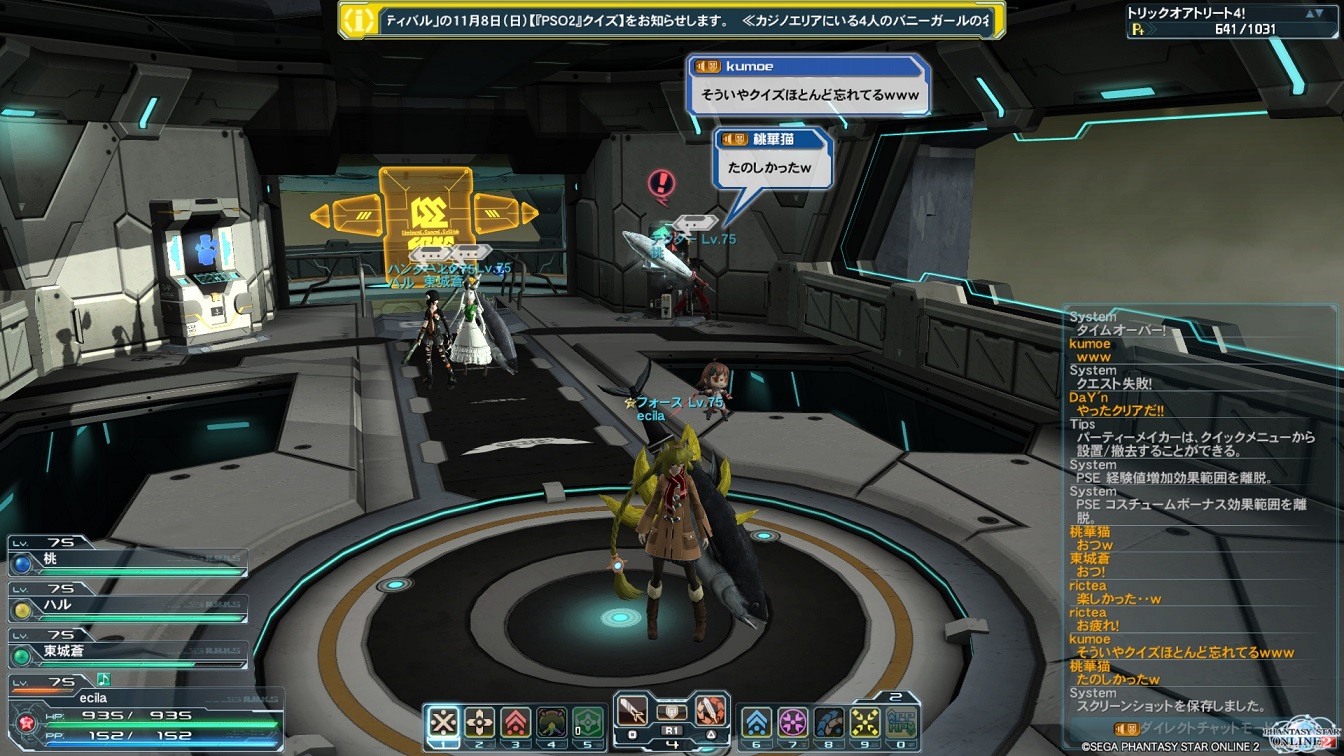The height and width of the screenshot is (756, 1344).
Task: Toggle the quest tracker up-down arrows
Action: 1317,14
